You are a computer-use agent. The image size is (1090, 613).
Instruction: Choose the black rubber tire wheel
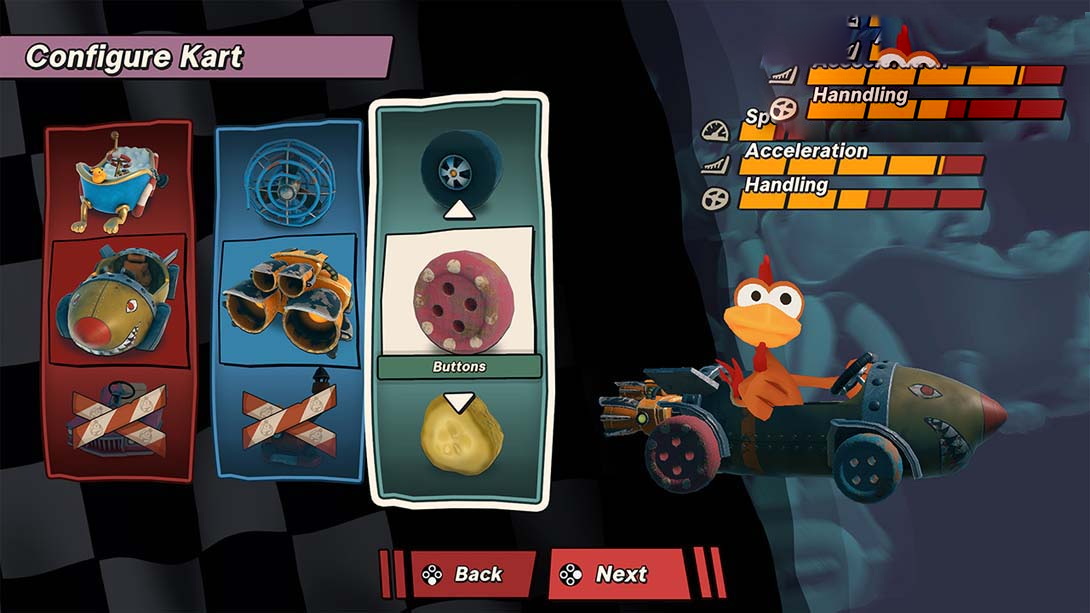[459, 165]
